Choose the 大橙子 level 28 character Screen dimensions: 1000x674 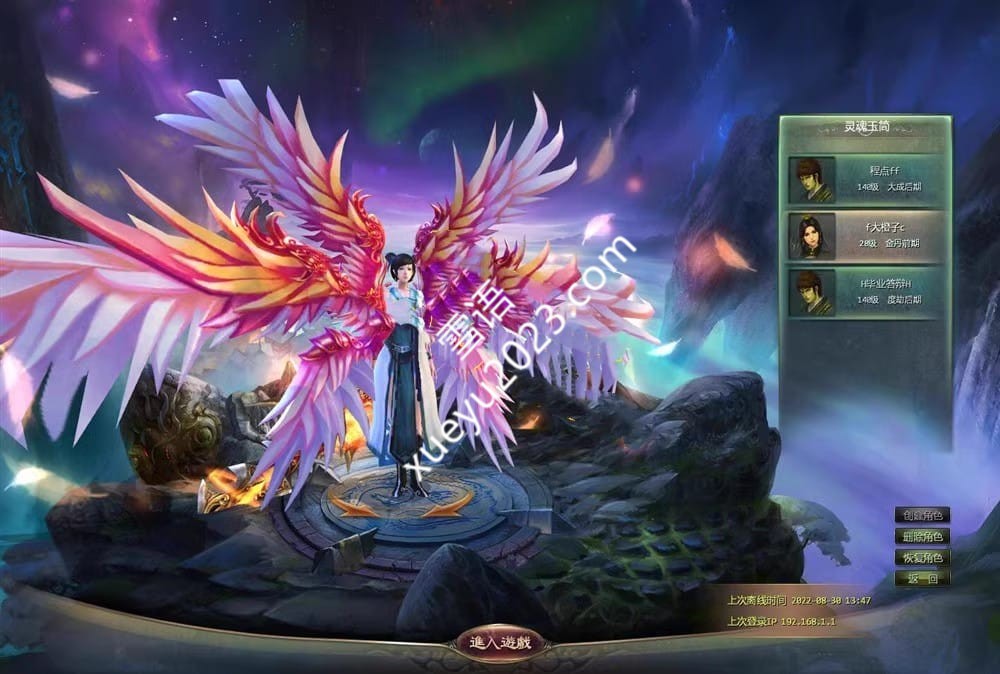point(866,236)
